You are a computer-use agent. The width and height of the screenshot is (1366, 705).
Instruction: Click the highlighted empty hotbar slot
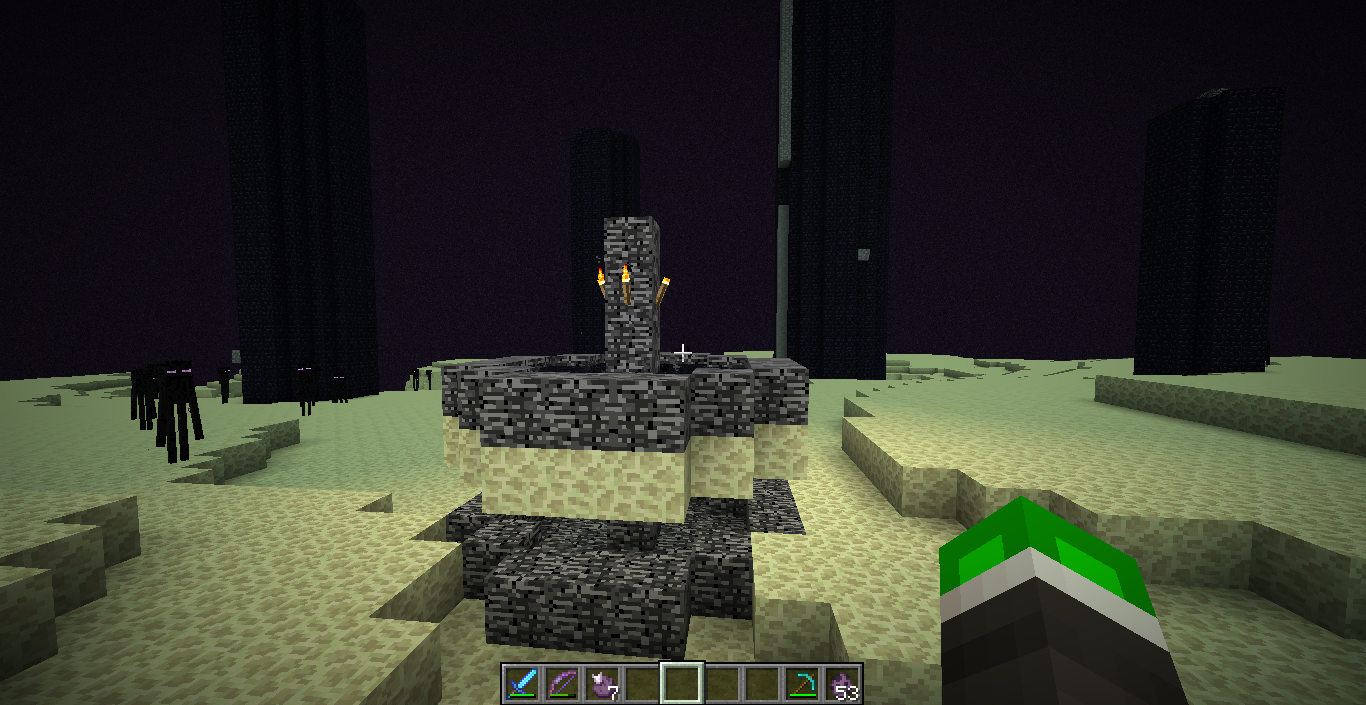[x=682, y=684]
